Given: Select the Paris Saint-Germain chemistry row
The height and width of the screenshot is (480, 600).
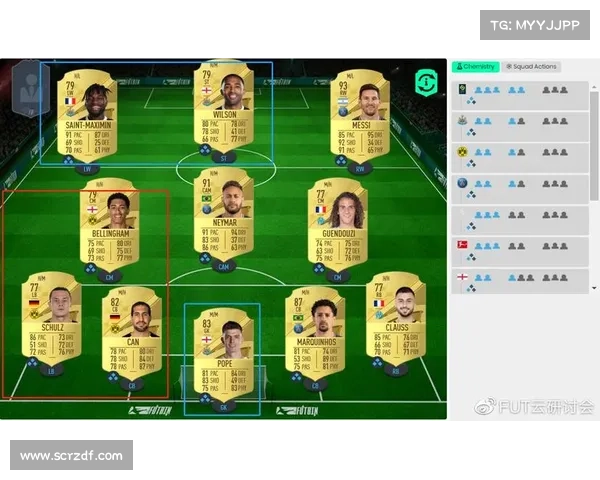Looking at the screenshot, I should point(520,187).
